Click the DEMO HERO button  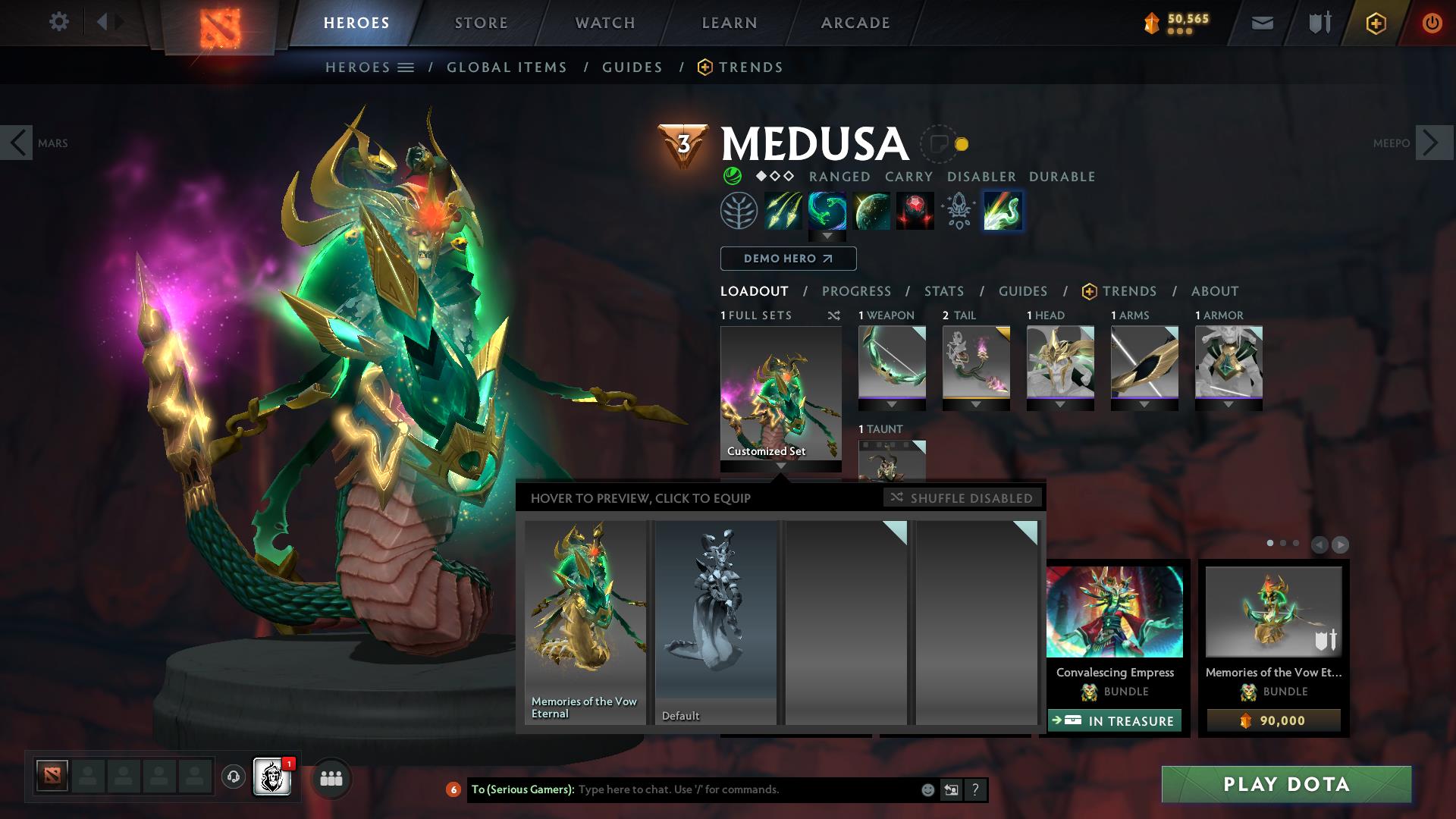[787, 259]
